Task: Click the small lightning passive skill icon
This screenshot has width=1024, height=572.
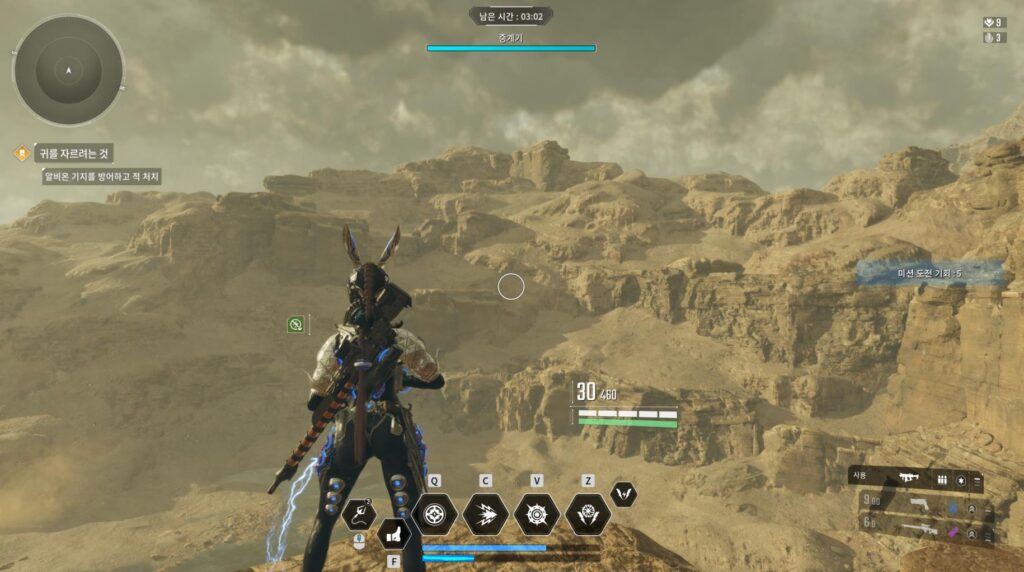Action: tap(623, 493)
